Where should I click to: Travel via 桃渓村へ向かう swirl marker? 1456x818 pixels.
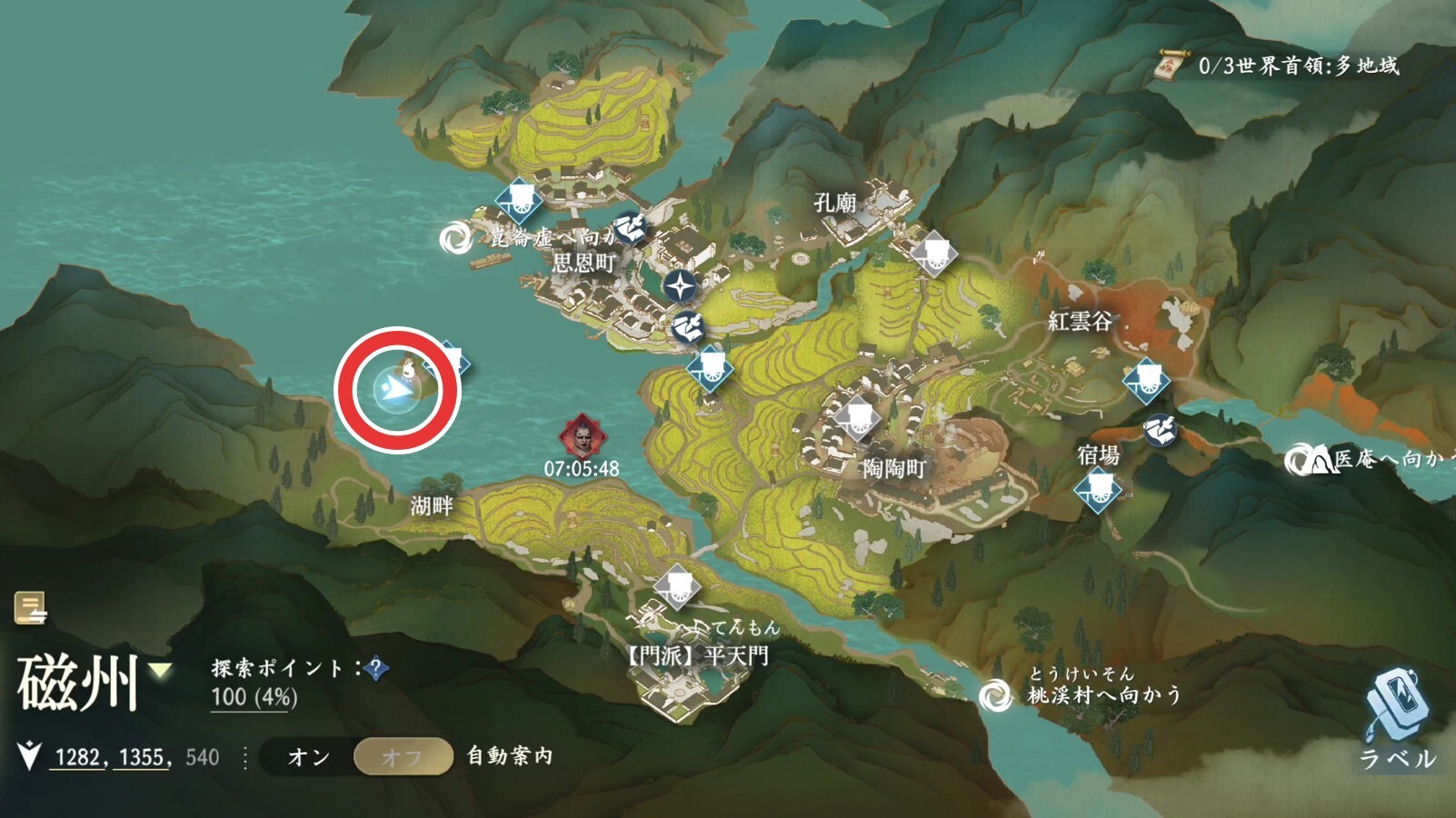pyautogui.click(x=996, y=696)
